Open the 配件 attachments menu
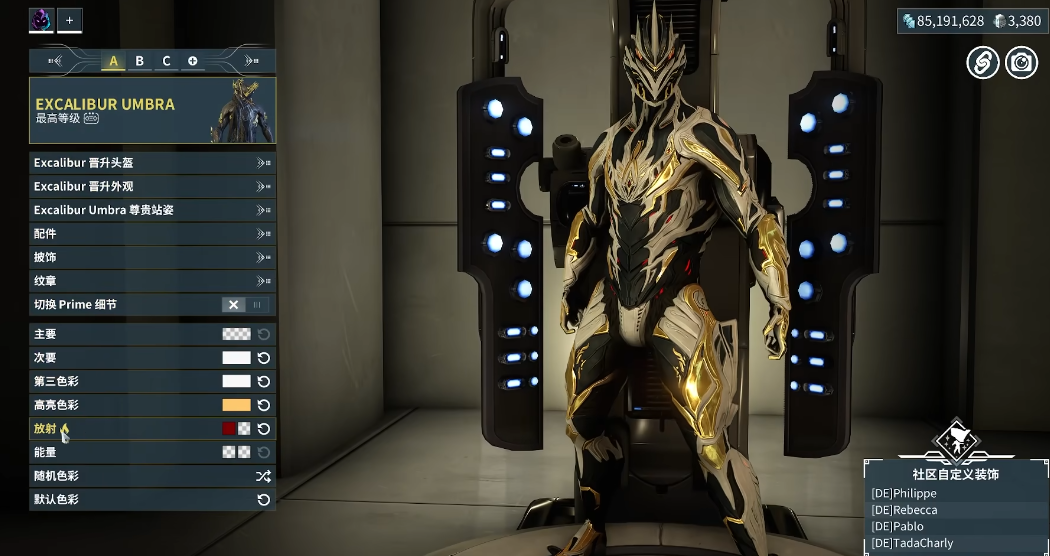Viewport: 1050px width, 556px height. pos(152,234)
